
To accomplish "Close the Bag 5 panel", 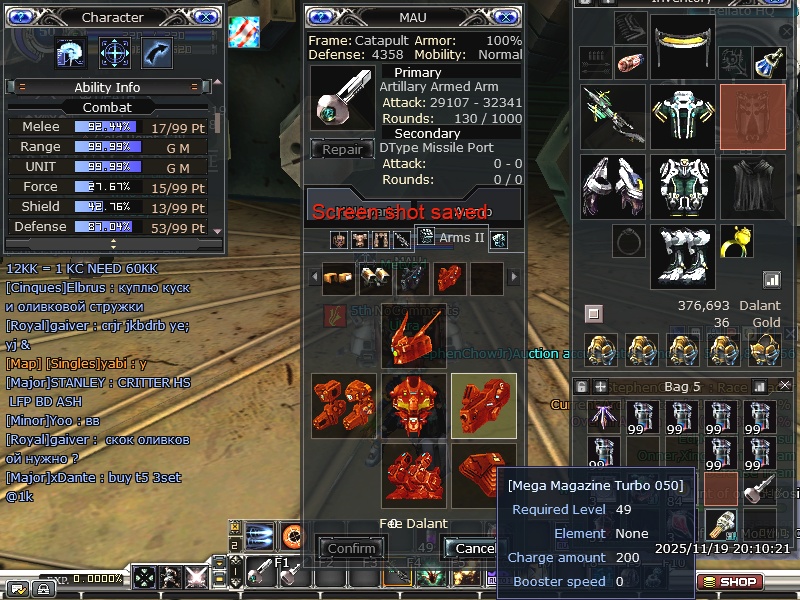I will coord(784,385).
